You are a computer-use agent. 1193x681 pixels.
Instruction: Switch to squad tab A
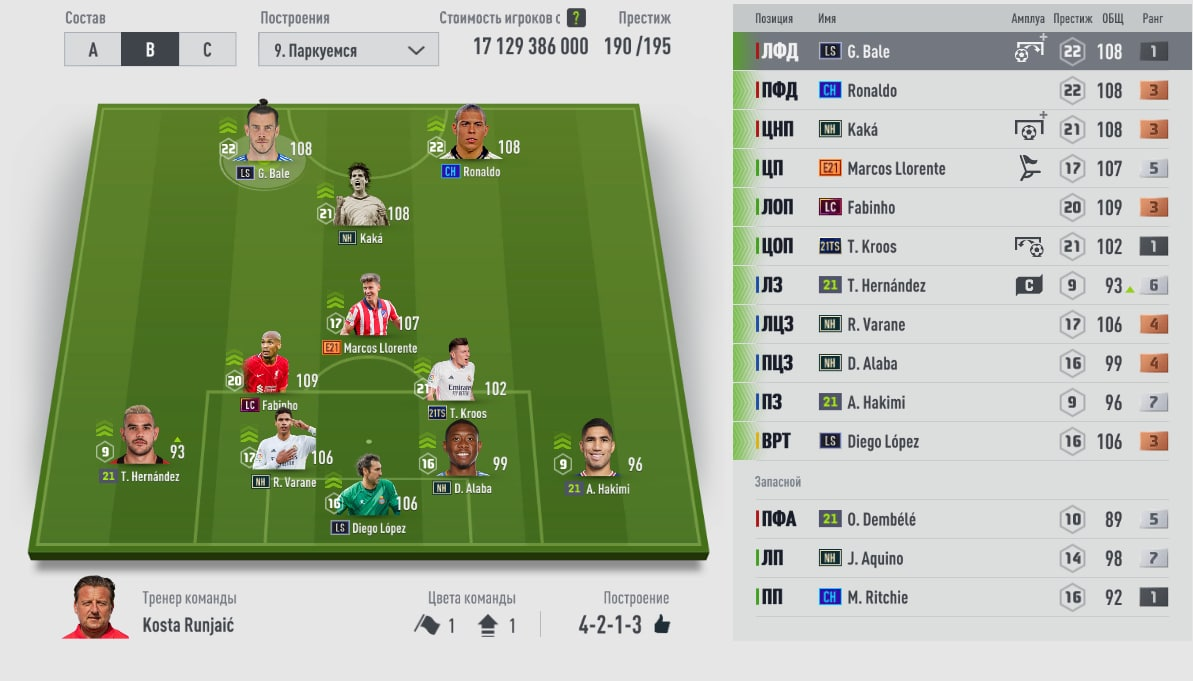[92, 50]
